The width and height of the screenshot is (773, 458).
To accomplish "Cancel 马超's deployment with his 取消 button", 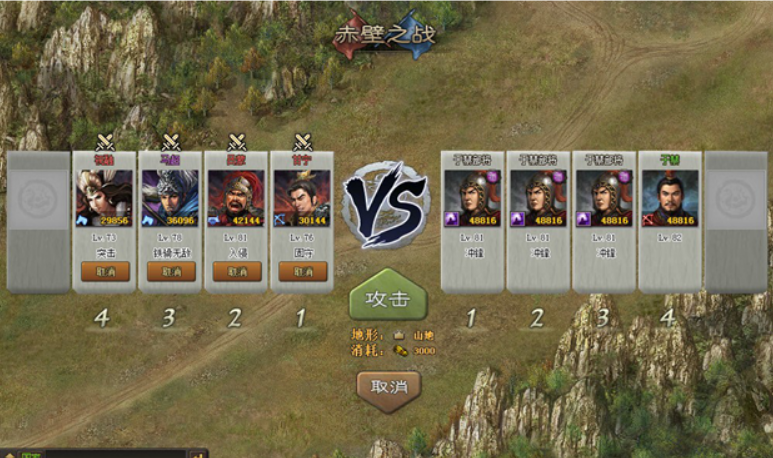I will tap(170, 271).
